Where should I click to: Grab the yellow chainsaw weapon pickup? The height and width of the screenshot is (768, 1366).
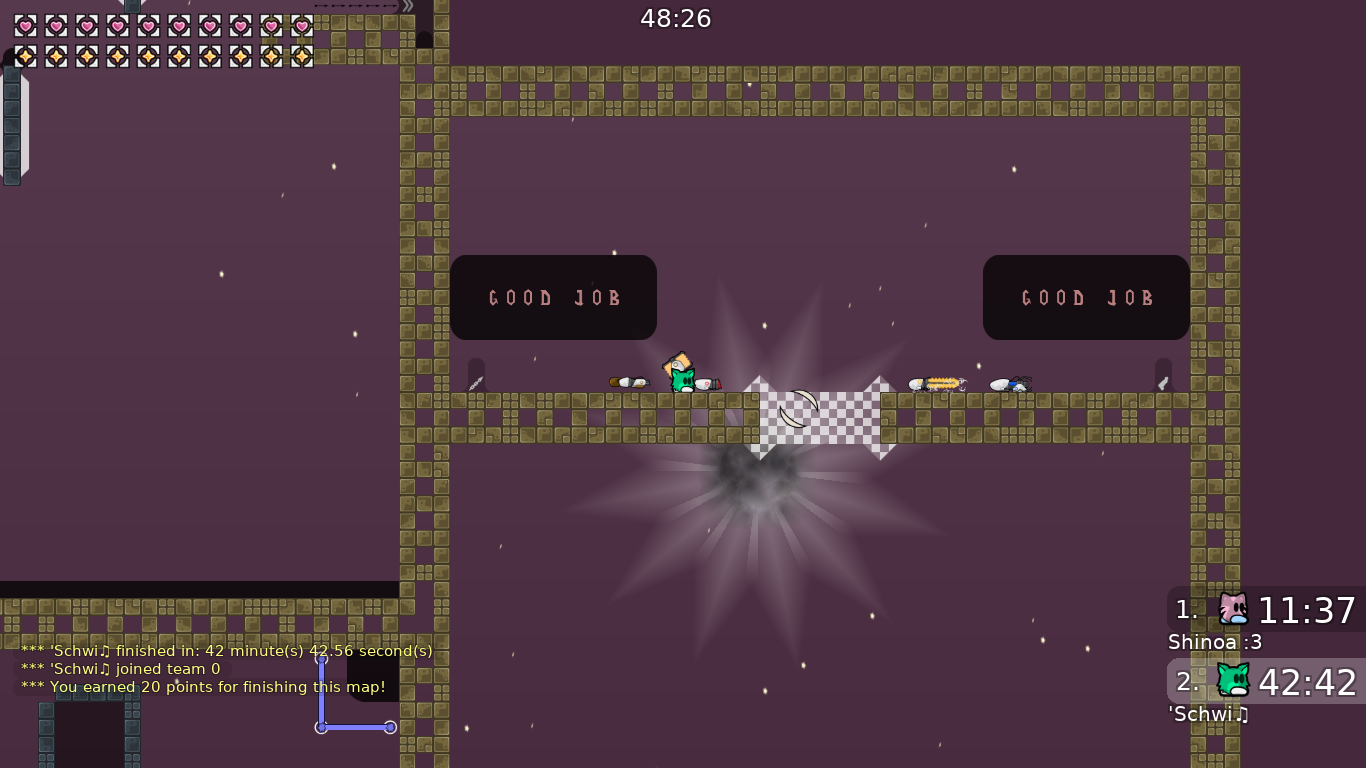click(x=938, y=382)
